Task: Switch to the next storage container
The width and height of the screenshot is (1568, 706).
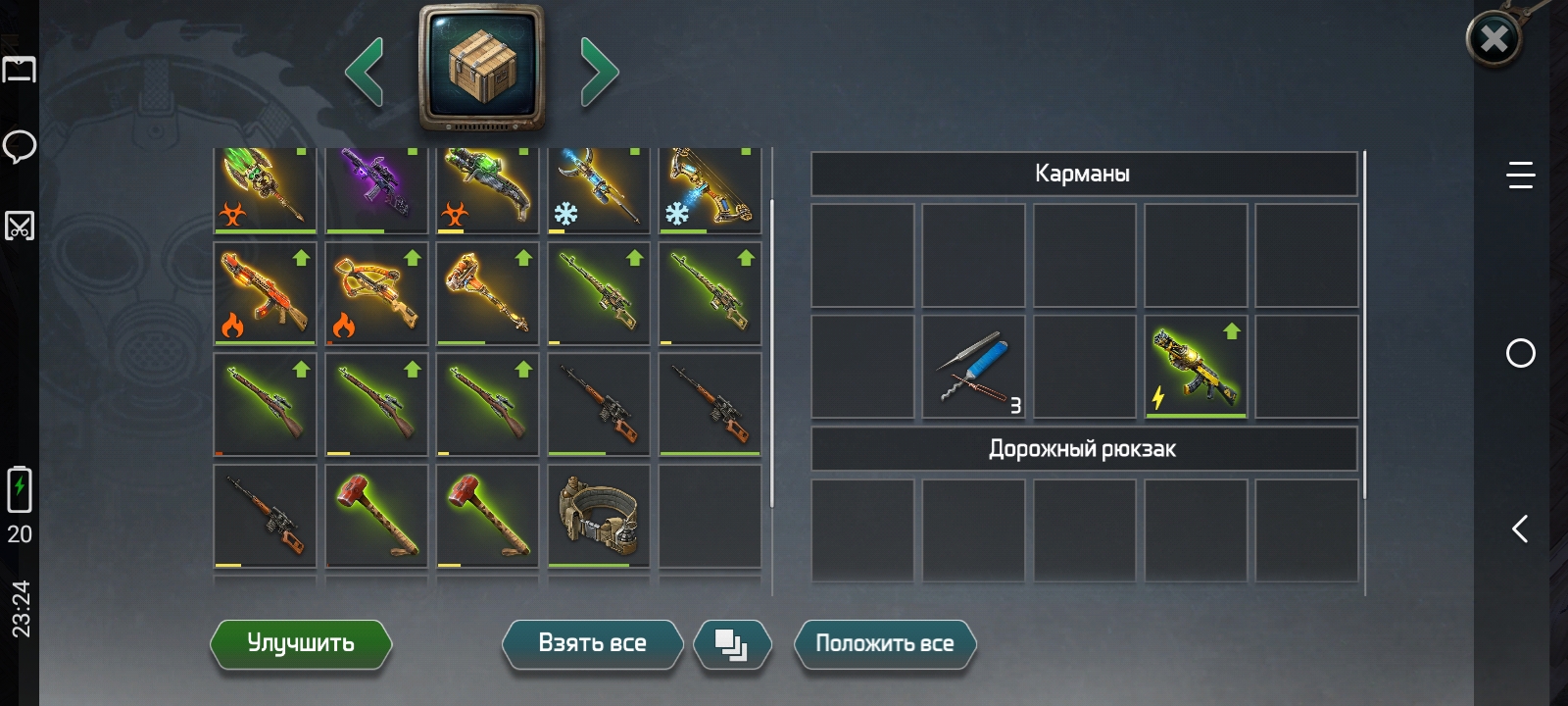Action: [599, 72]
